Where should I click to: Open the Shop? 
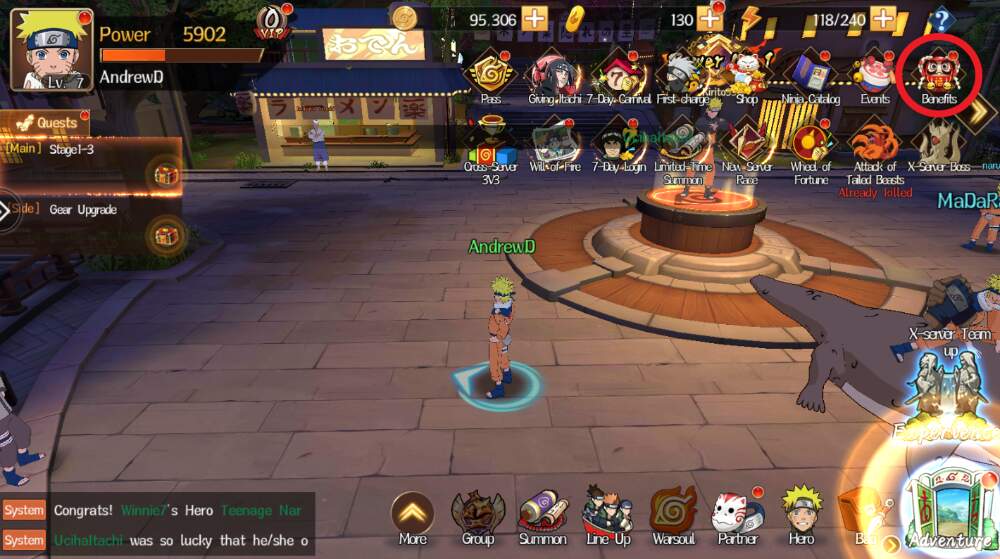click(x=746, y=75)
